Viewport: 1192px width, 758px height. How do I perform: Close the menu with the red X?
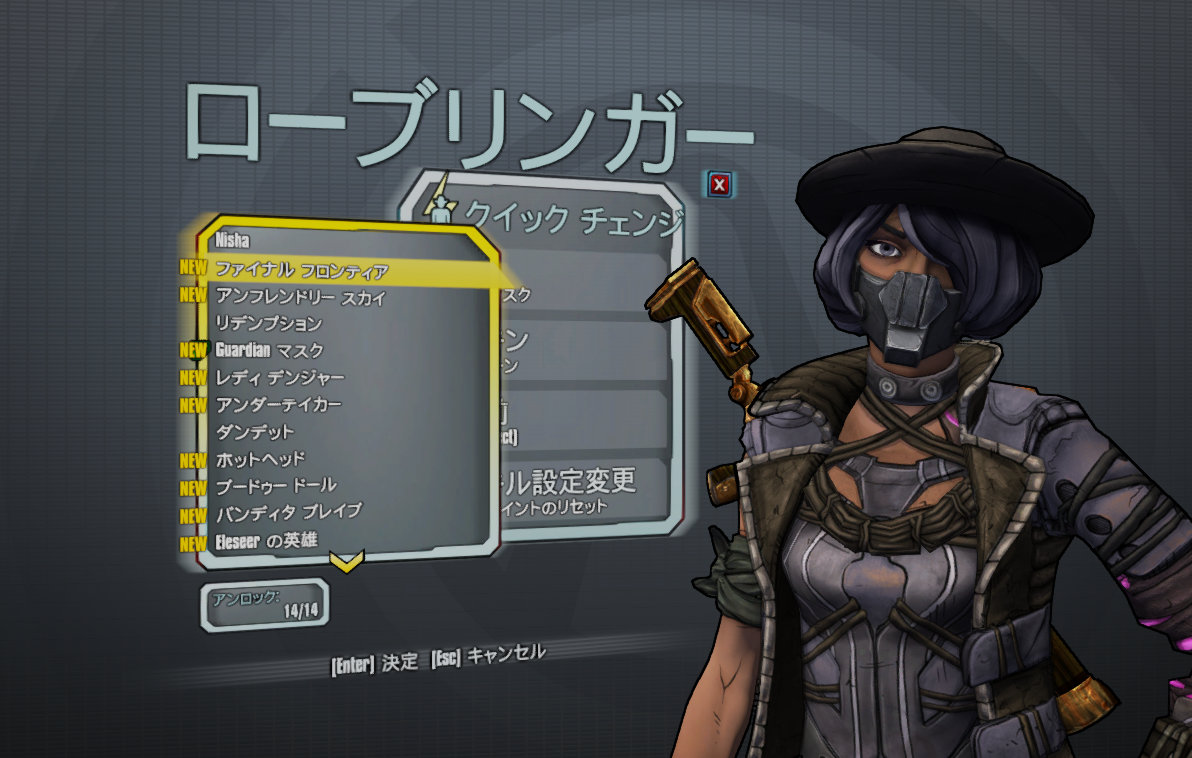click(720, 184)
